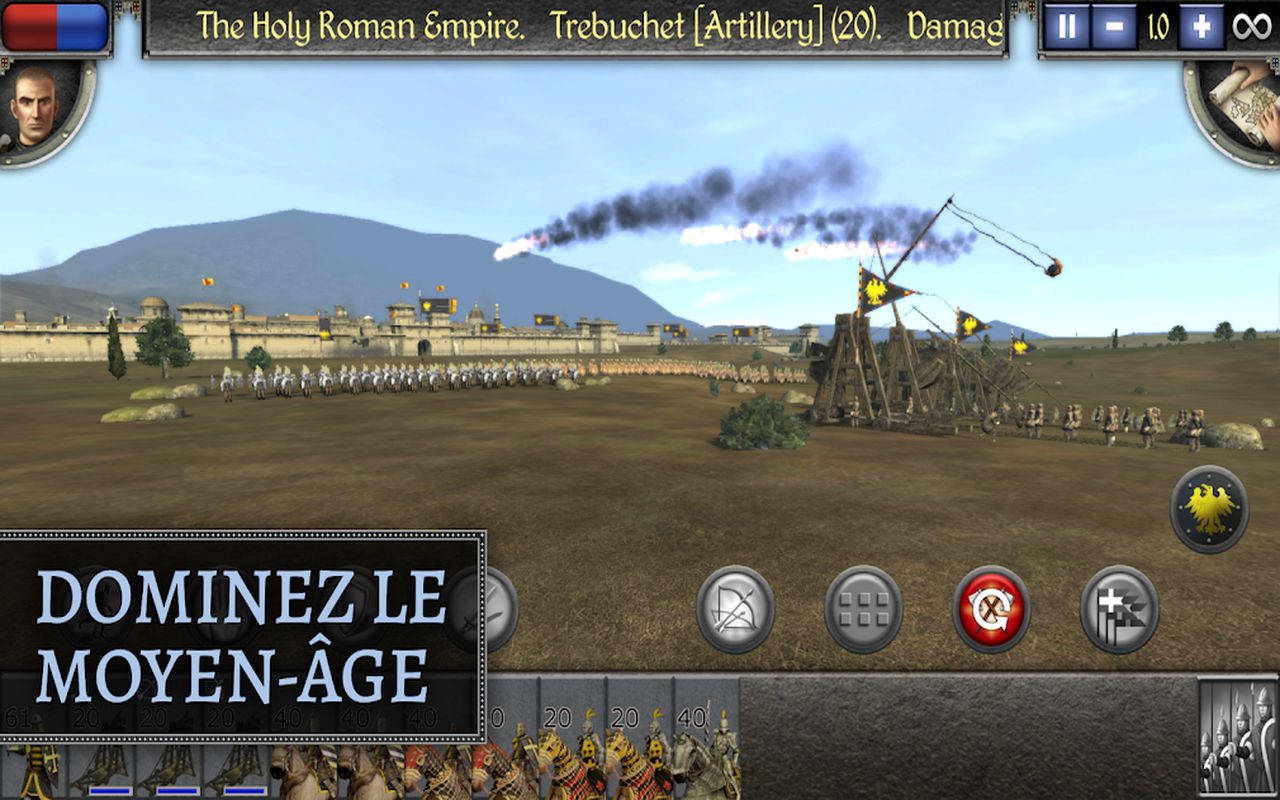Open the six-square formation button
This screenshot has height=800, width=1280.
click(x=864, y=609)
